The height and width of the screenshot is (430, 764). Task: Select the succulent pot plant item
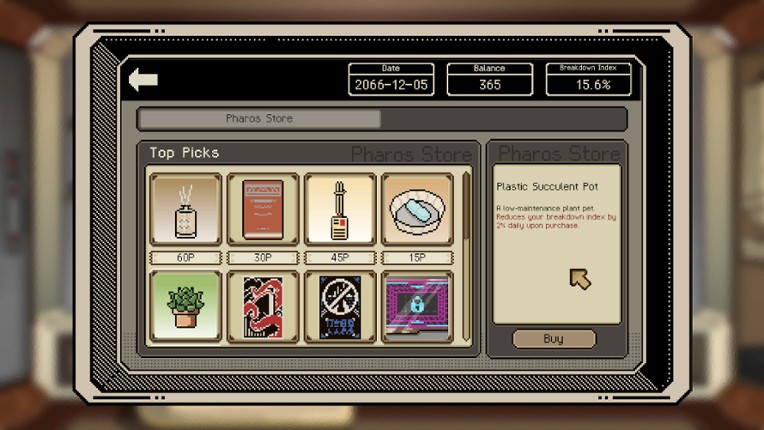coord(186,306)
